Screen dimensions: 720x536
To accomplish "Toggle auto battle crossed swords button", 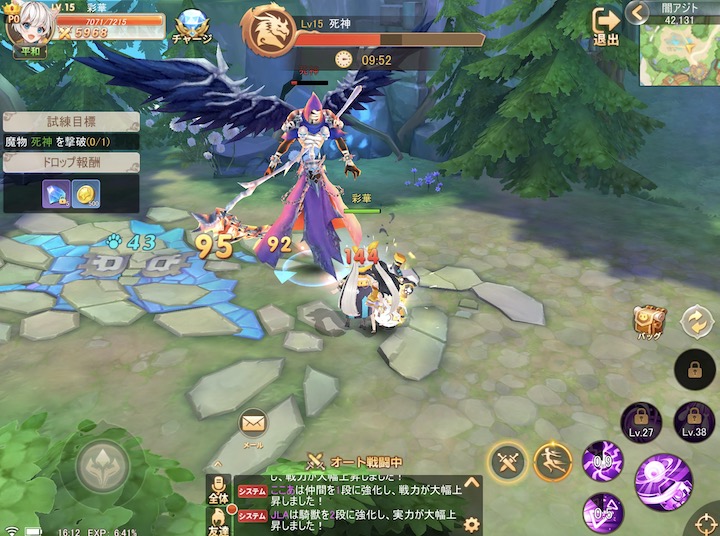I will (x=508, y=462).
